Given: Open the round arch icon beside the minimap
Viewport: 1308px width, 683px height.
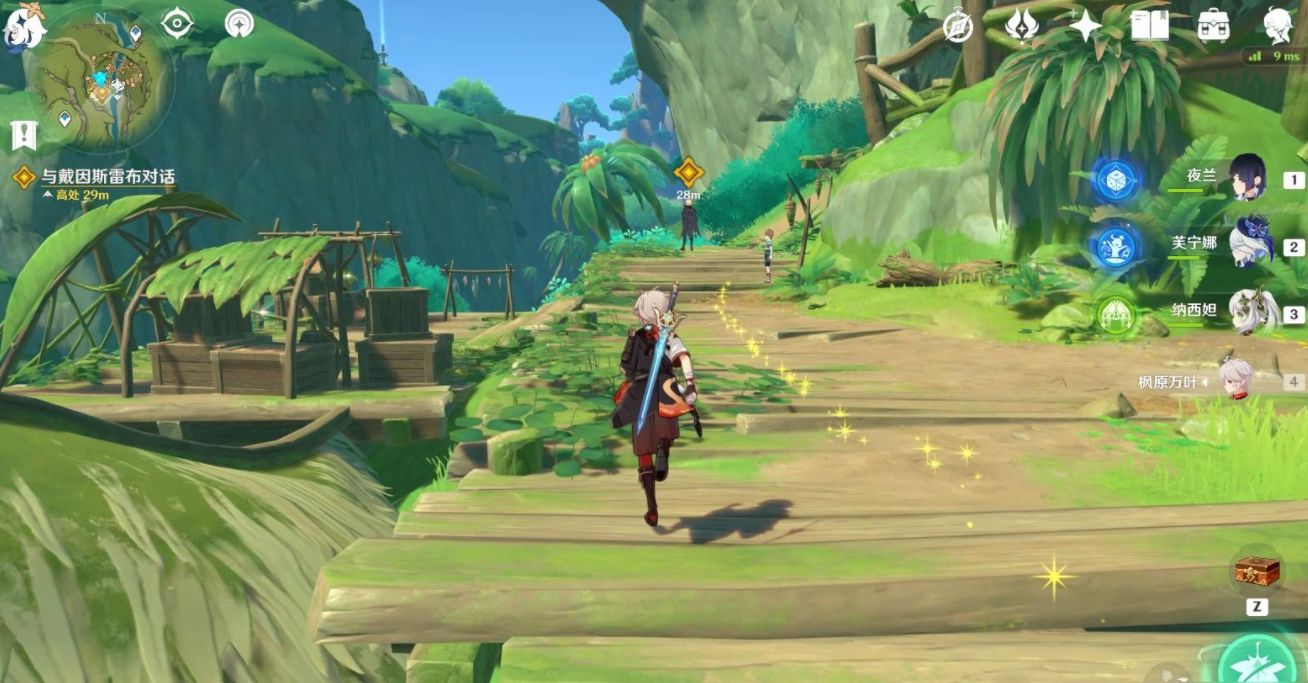Looking at the screenshot, I should (x=239, y=23).
